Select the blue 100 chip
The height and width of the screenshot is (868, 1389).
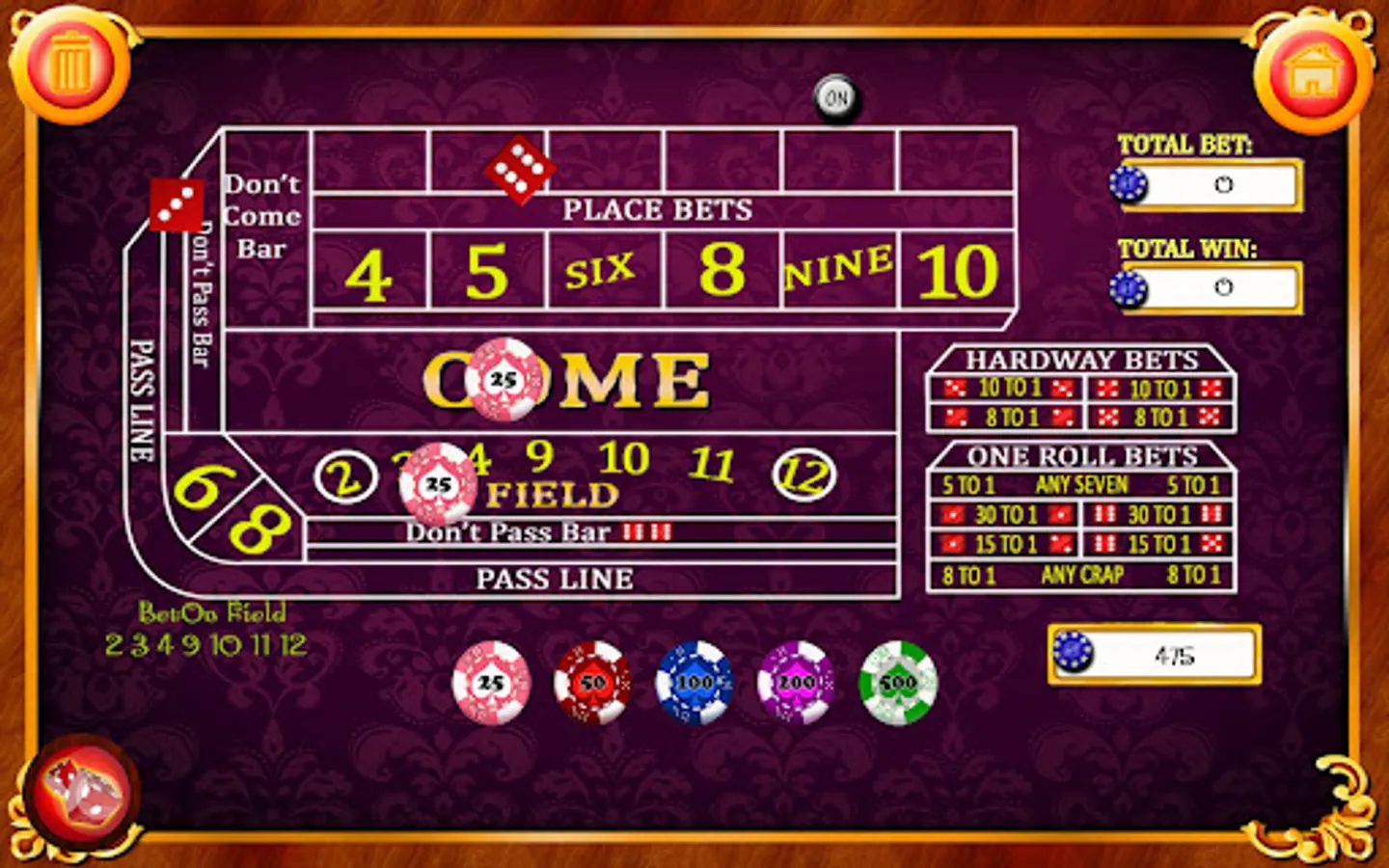tap(693, 685)
